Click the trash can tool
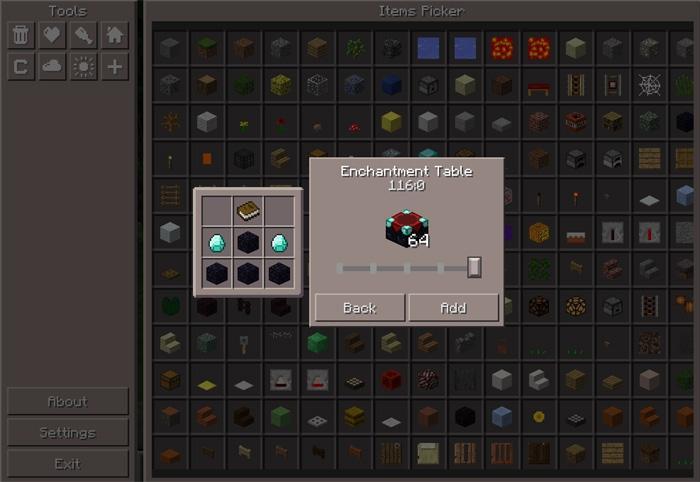The height and width of the screenshot is (482, 700). coord(20,35)
